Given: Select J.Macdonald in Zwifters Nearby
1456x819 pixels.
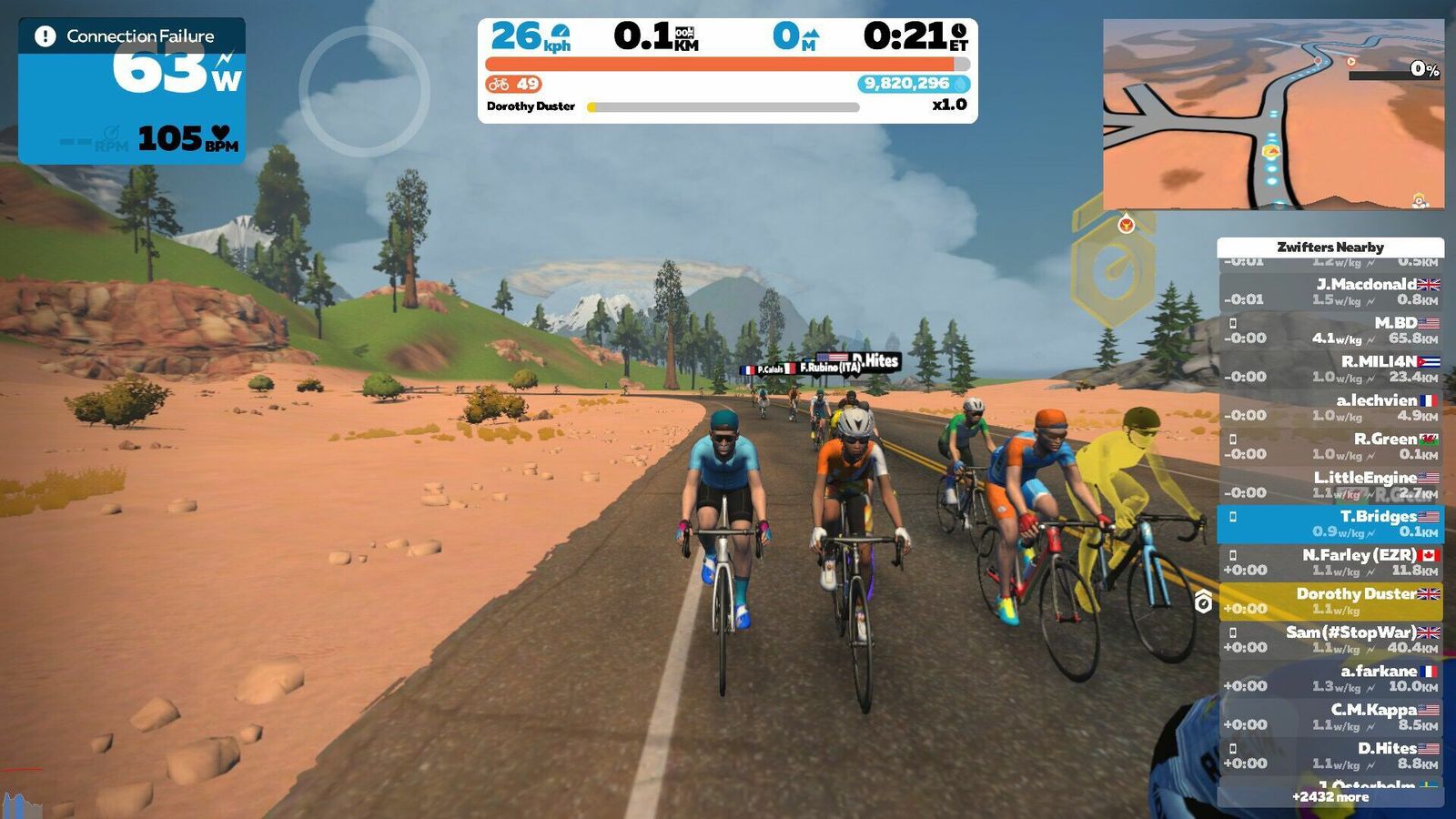Looking at the screenshot, I should (x=1330, y=291).
